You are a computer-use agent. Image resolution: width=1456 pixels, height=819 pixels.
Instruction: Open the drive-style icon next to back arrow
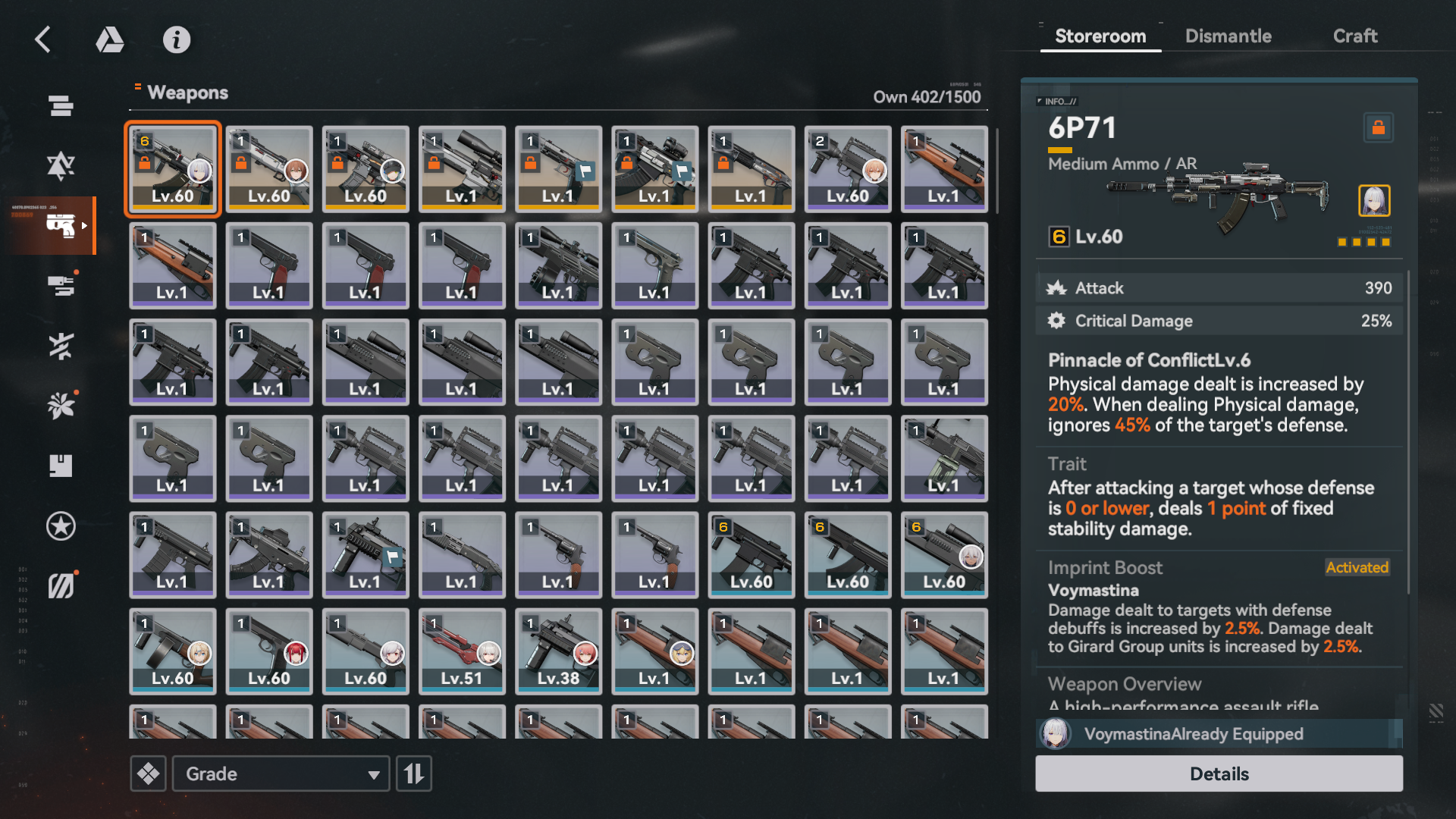[110, 40]
